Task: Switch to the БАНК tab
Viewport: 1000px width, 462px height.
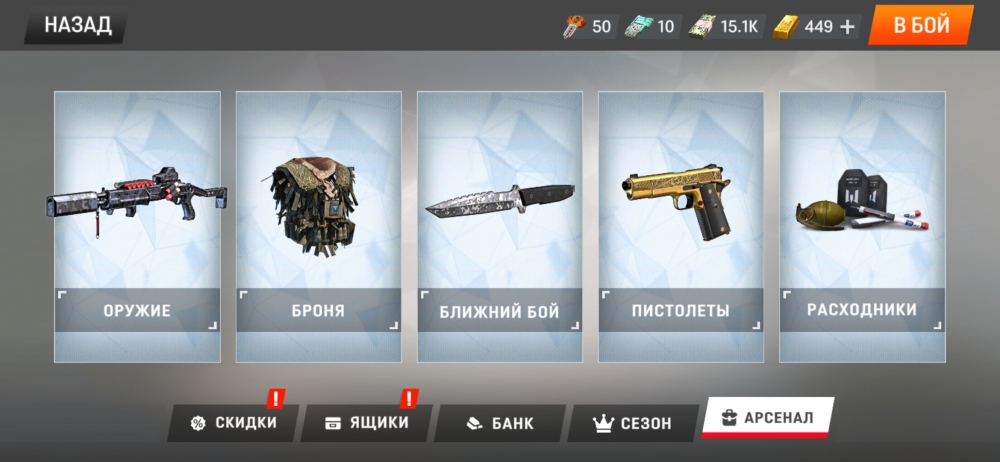Action: tap(500, 423)
